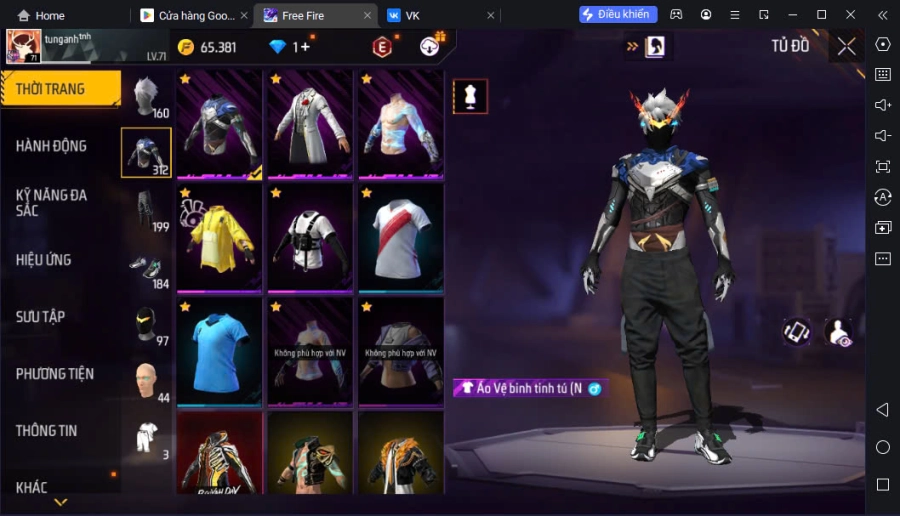Switch to the HÀNH ĐỘNG category
Screen dimensions: 900x516
(52, 146)
